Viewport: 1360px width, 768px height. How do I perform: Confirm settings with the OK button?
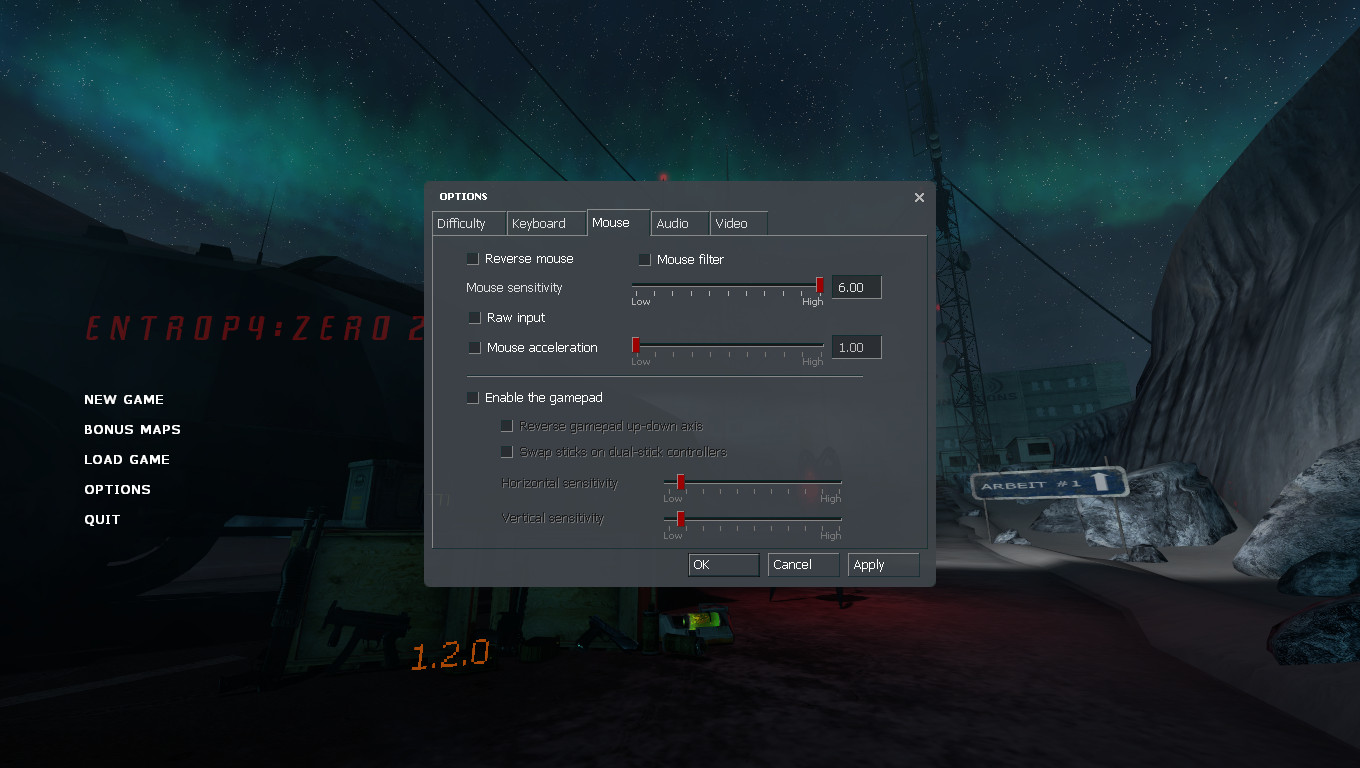coord(722,564)
